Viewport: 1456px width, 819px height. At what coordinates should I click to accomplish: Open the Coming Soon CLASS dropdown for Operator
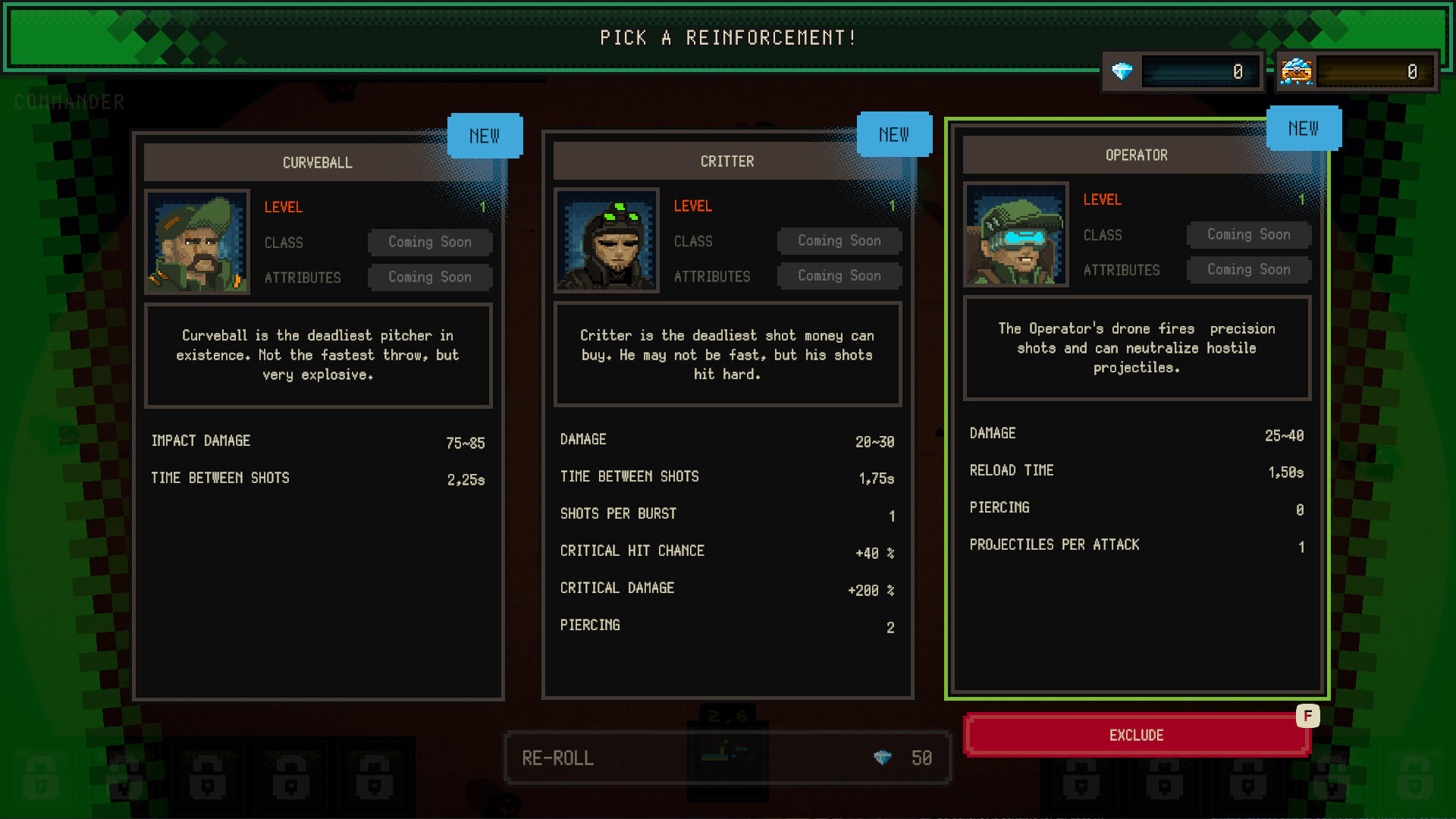tap(1249, 234)
